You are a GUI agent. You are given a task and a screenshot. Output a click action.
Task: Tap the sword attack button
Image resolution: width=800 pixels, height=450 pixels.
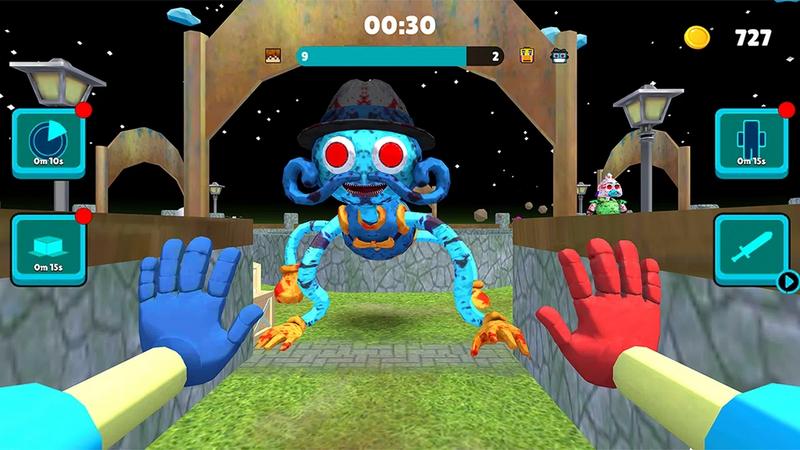pos(750,249)
